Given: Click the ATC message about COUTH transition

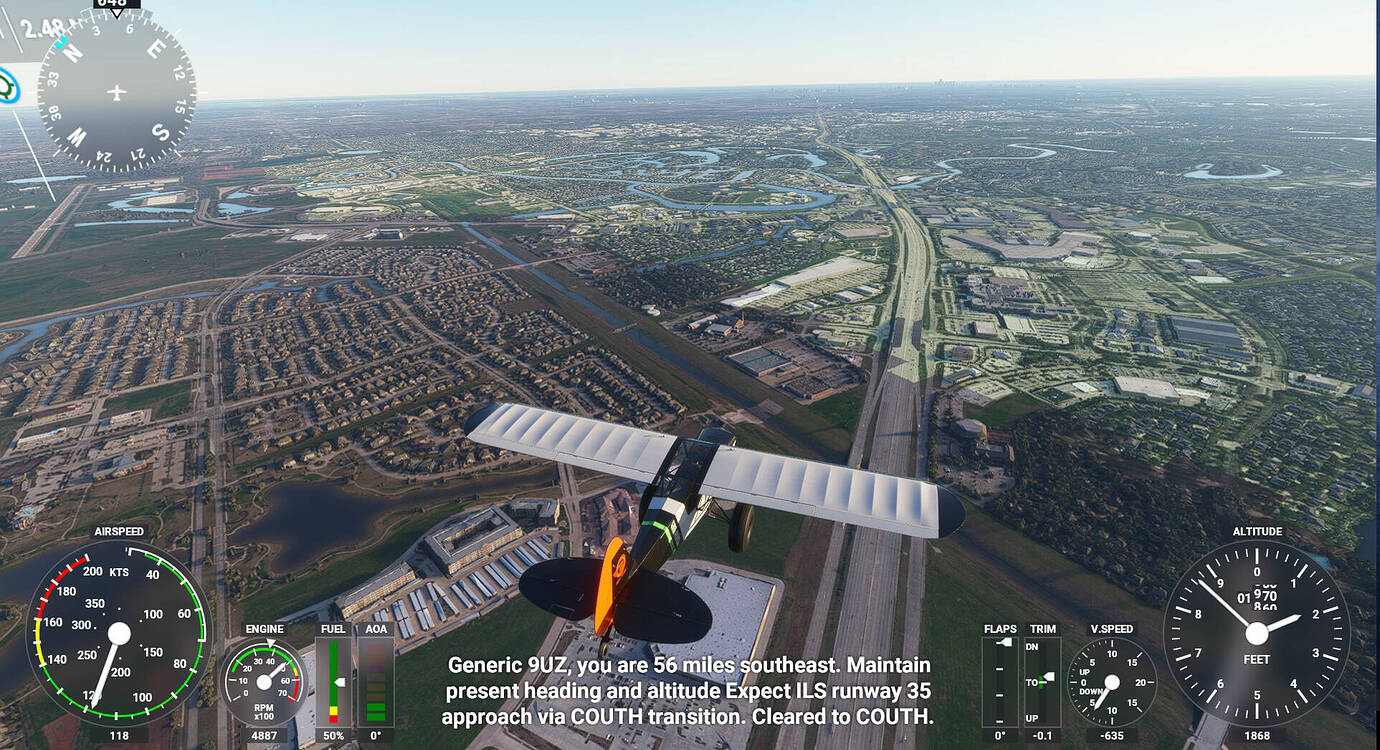Looking at the screenshot, I should pos(690,689).
